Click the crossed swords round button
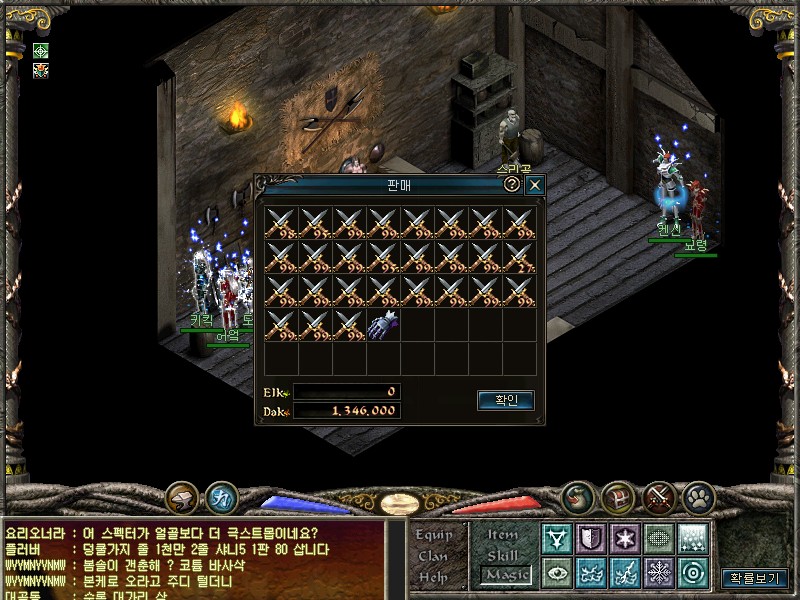This screenshot has height=600, width=800. 658,497
